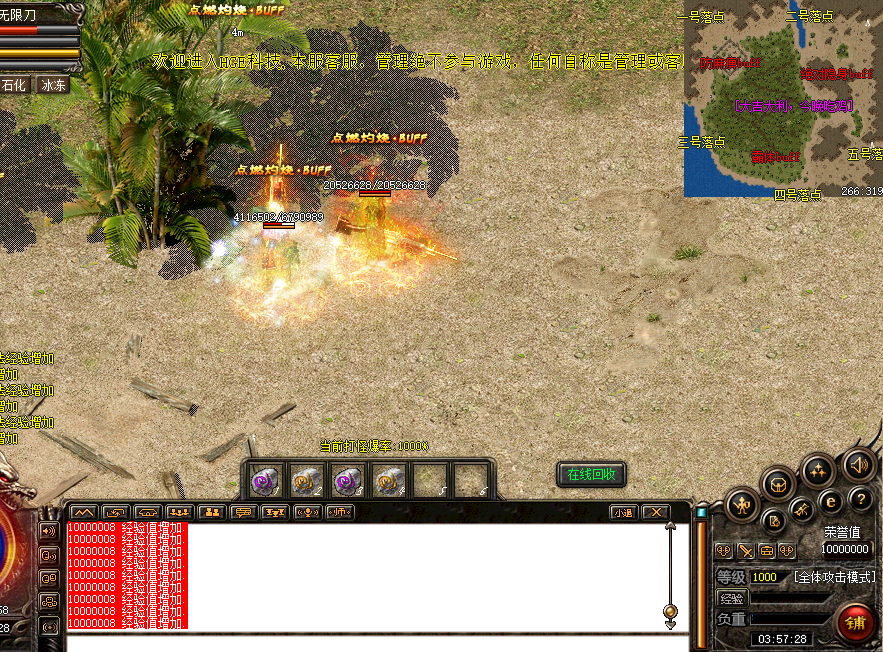The image size is (883, 652).
Task: Click the 经验 experience button
Action: pyautogui.click(x=731, y=598)
